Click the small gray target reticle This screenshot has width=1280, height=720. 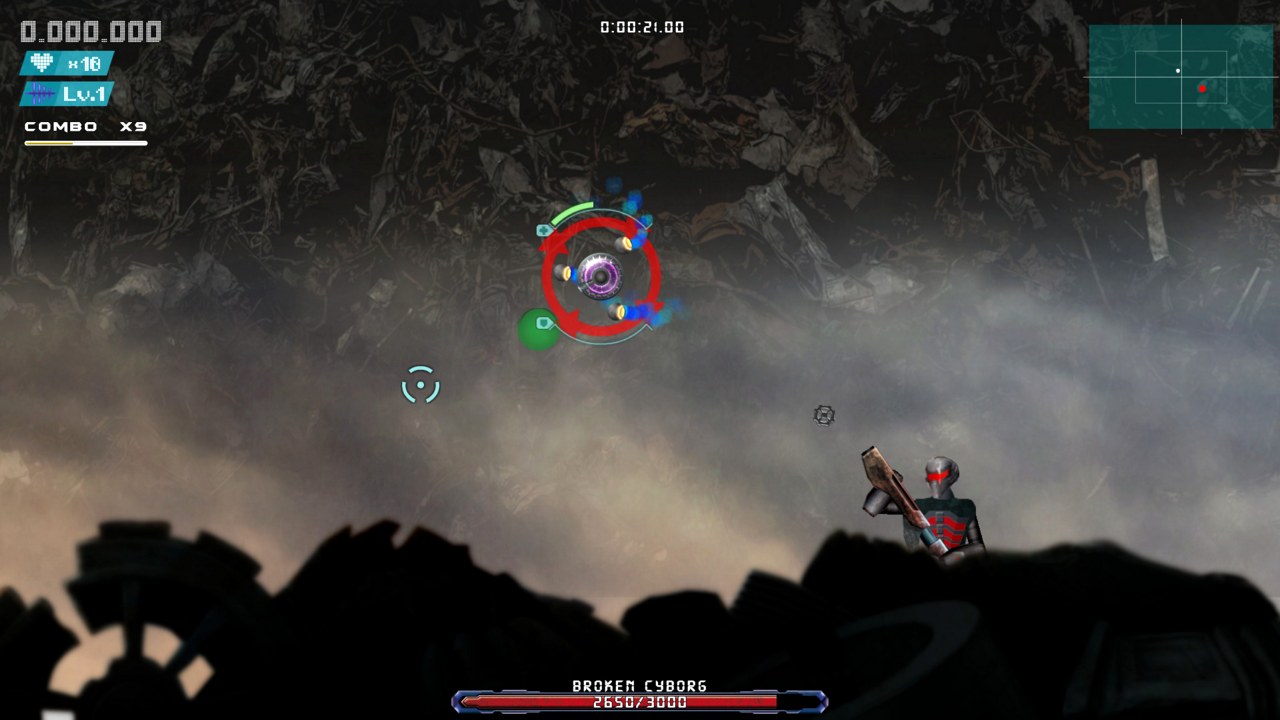823,414
